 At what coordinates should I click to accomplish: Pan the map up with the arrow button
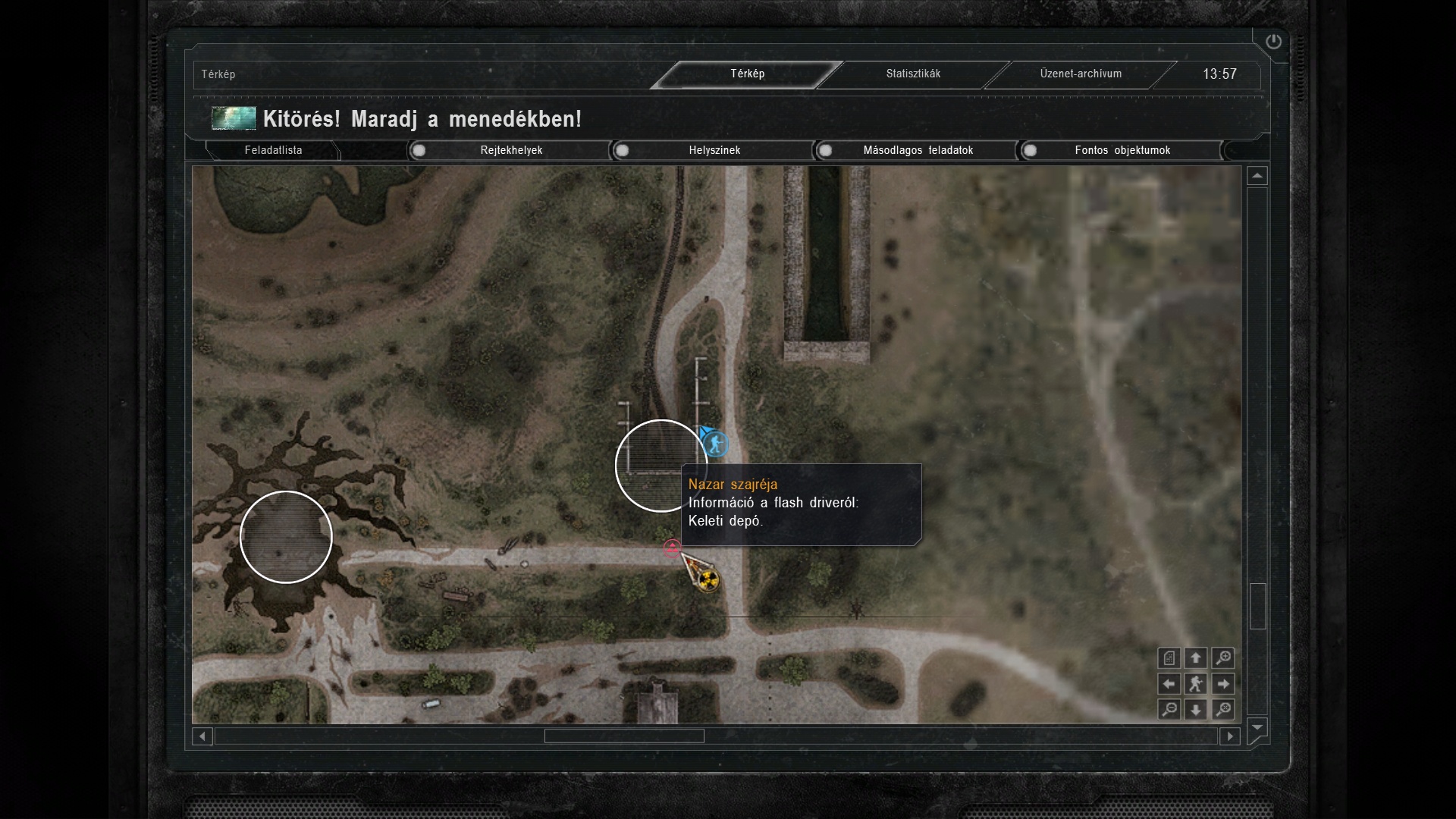pos(1196,658)
